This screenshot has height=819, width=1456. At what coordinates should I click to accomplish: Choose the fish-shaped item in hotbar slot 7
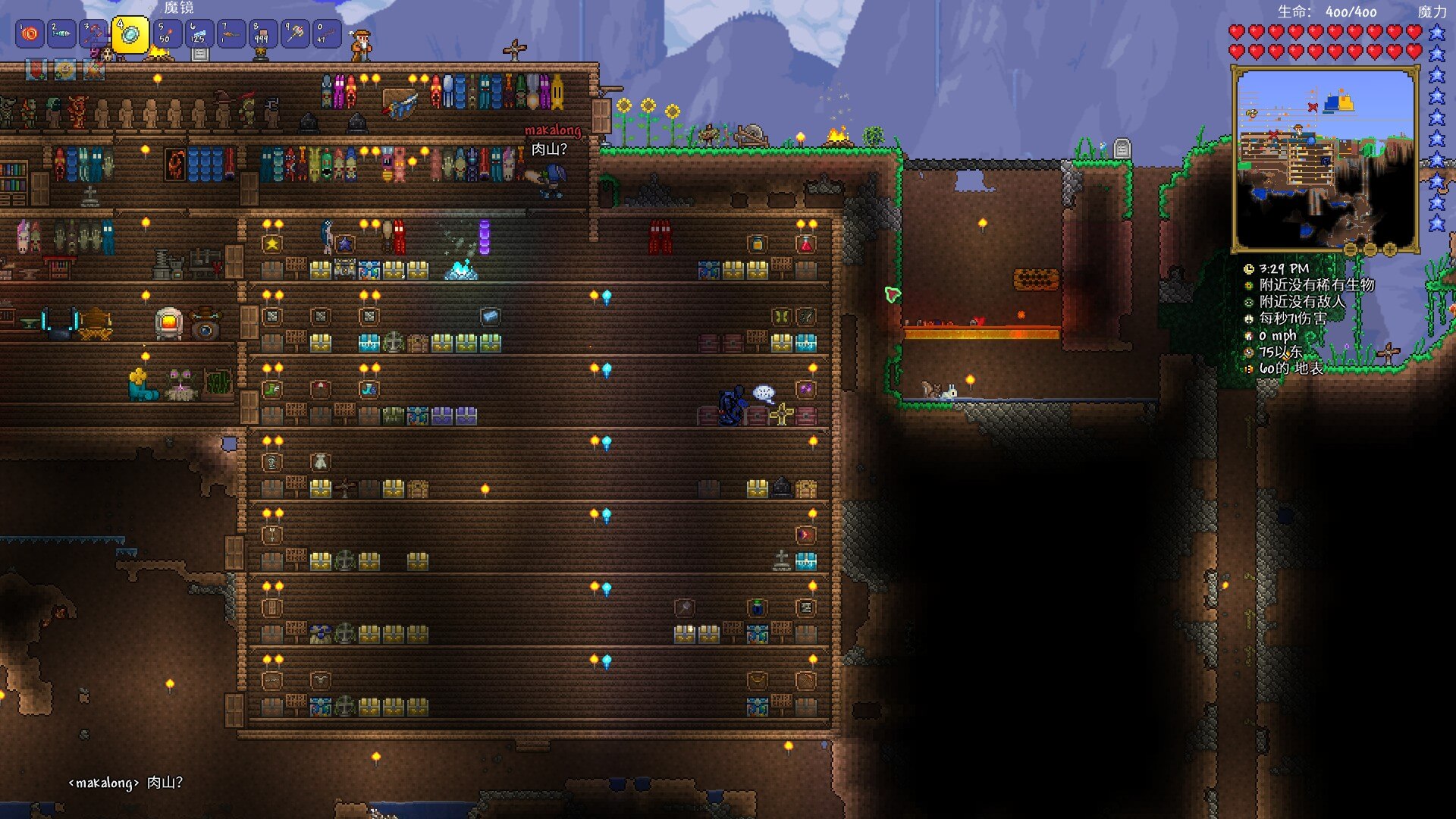coord(231,34)
